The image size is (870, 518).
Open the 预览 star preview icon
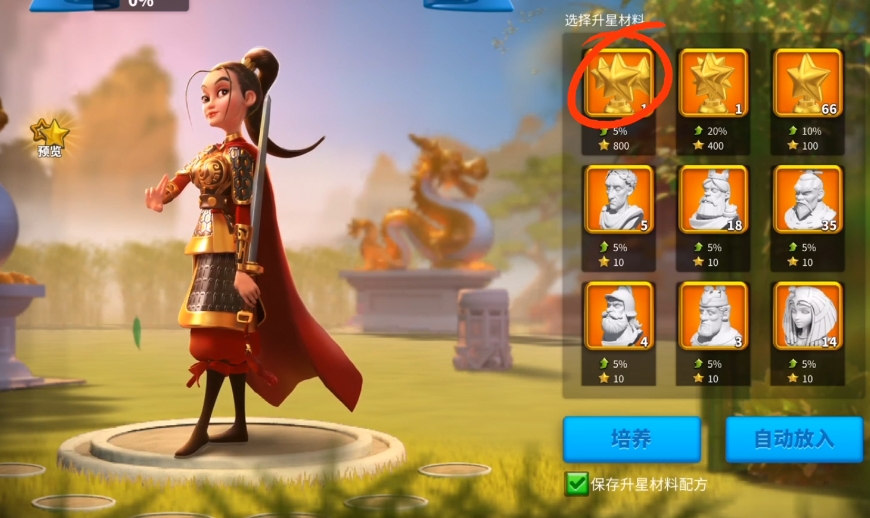pyautogui.click(x=50, y=138)
